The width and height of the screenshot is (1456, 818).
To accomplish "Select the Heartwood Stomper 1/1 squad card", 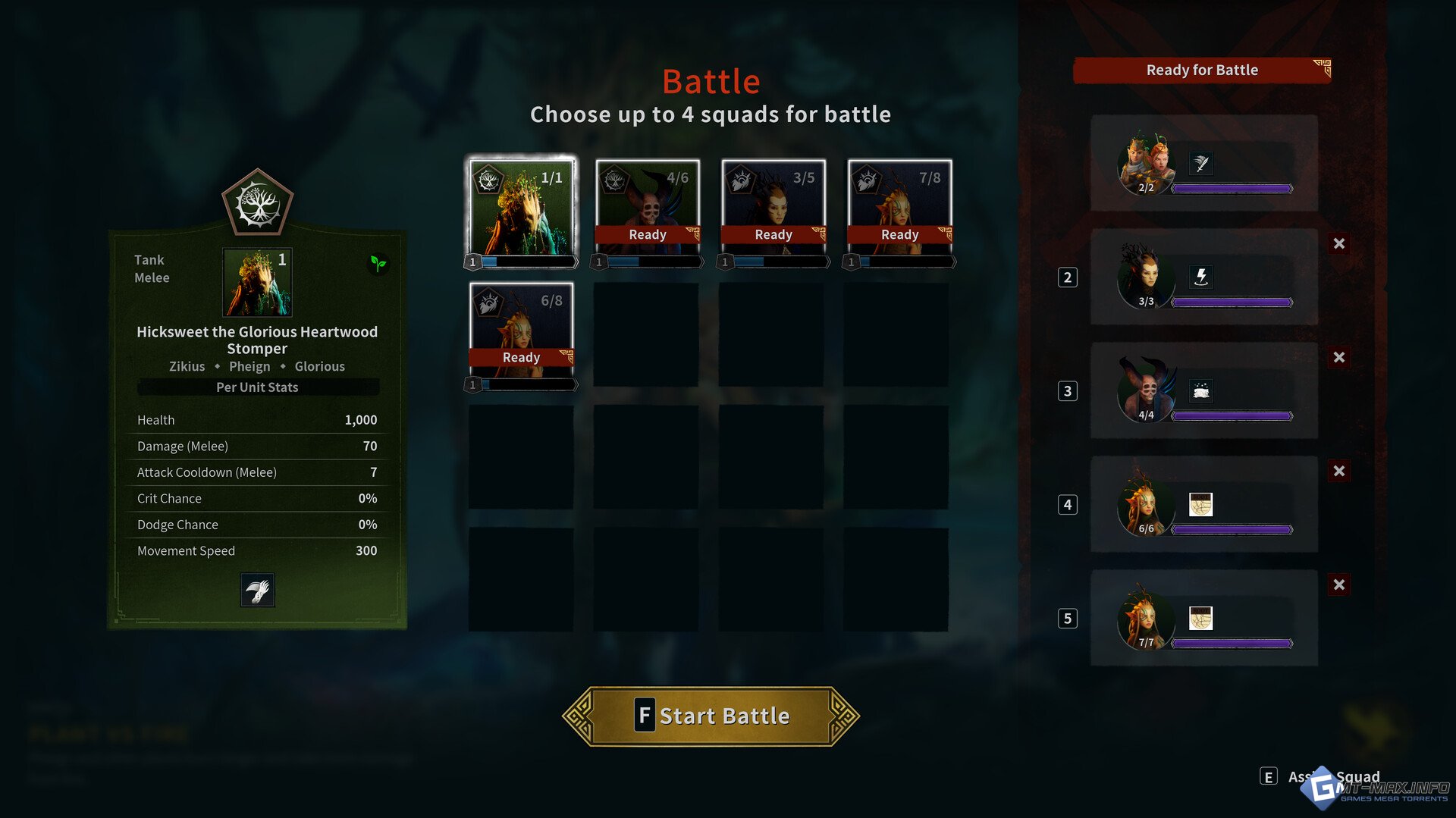I will point(522,208).
